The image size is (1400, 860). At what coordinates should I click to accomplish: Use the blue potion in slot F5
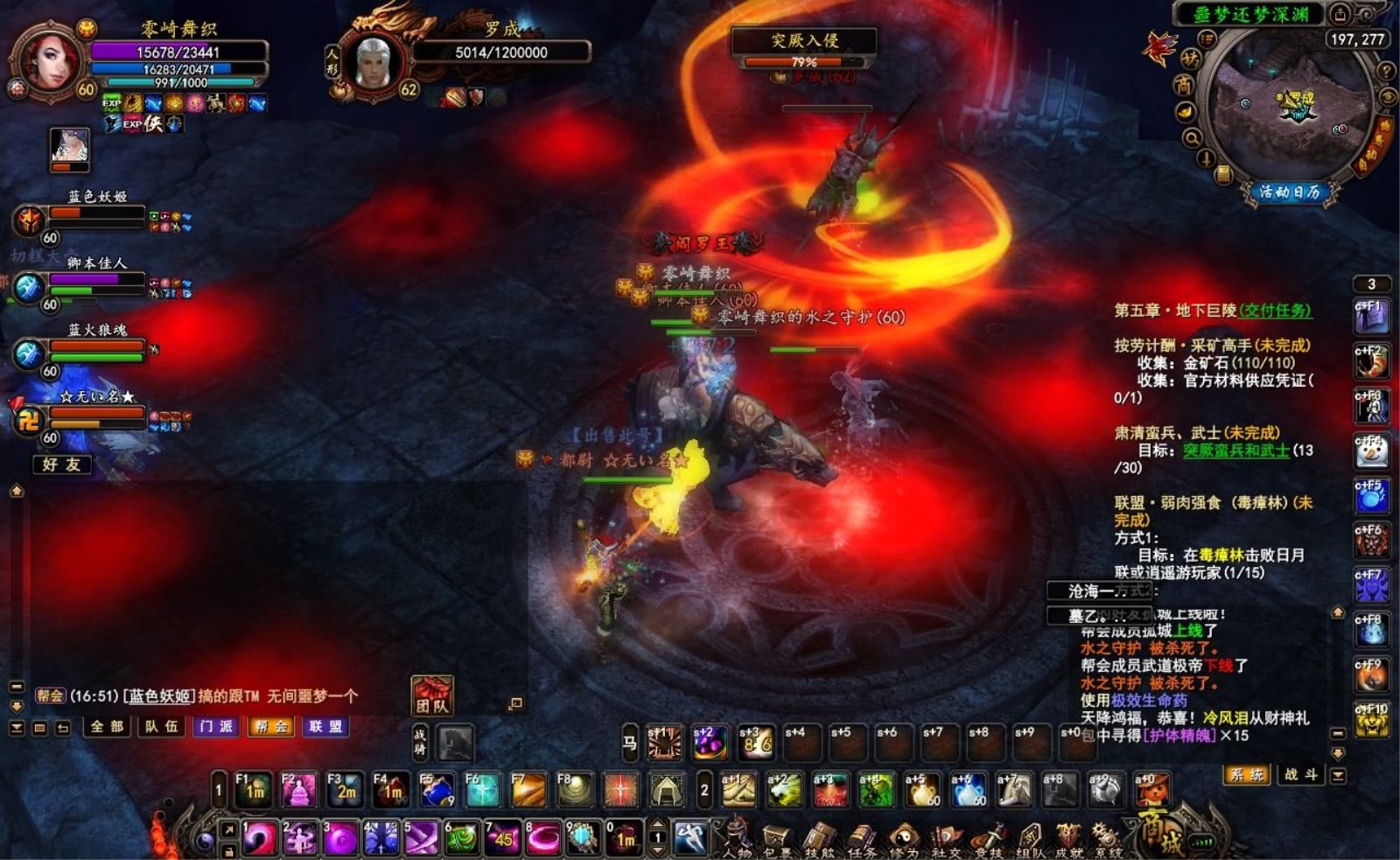coord(437,790)
